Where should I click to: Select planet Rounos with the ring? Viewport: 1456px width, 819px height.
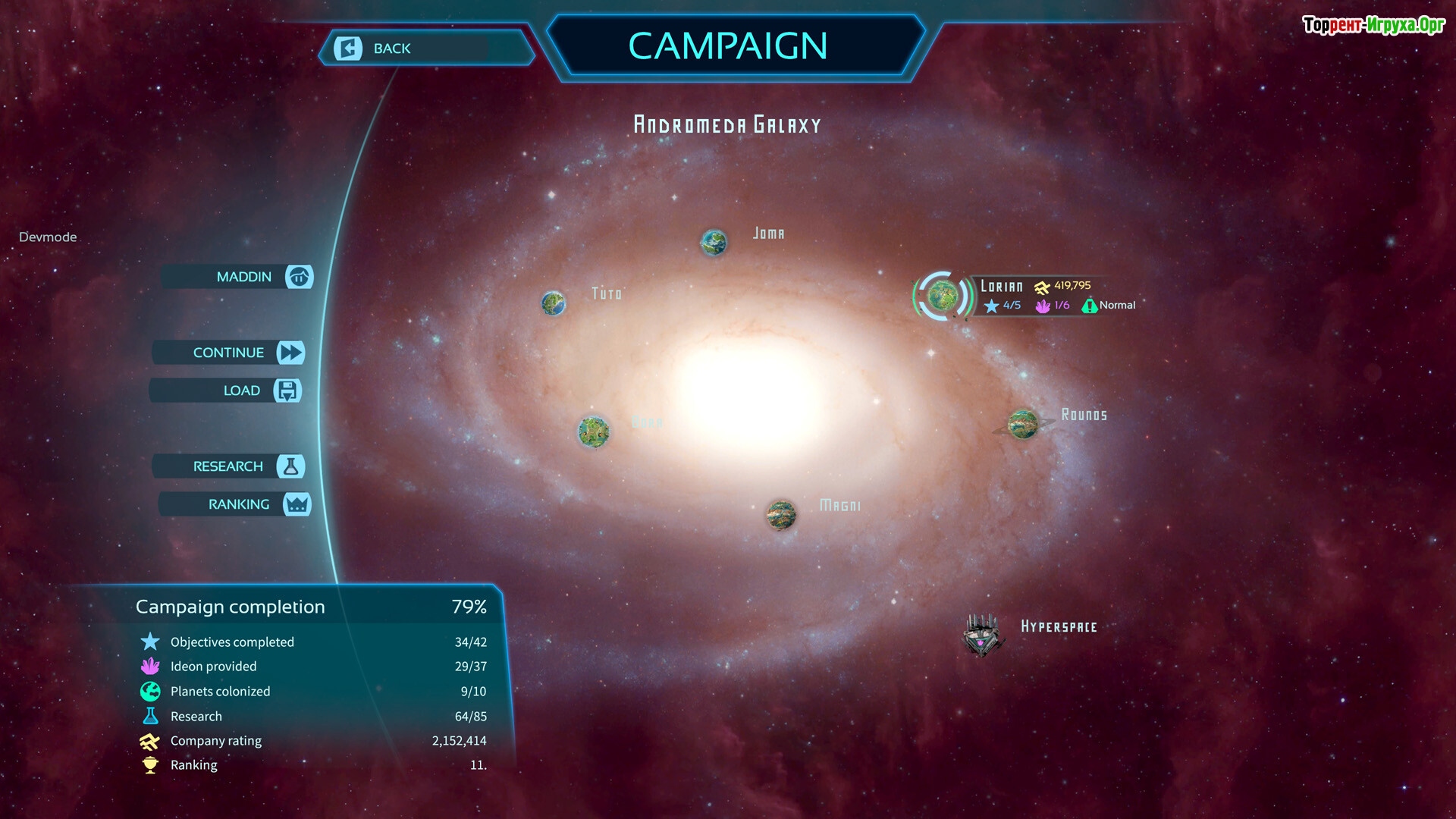[1023, 424]
